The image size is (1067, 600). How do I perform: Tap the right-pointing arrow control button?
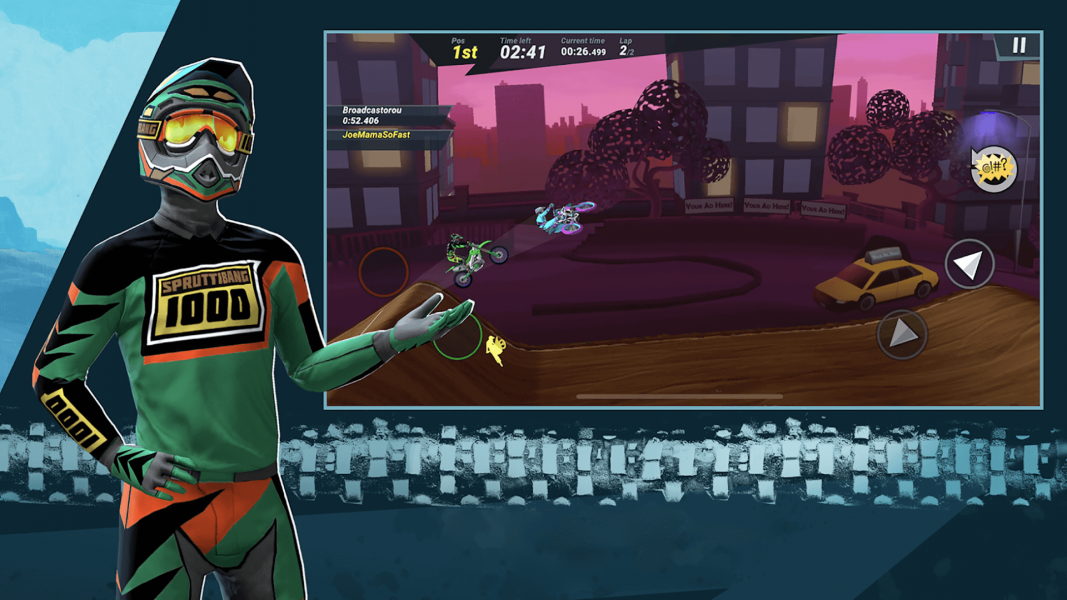(901, 334)
